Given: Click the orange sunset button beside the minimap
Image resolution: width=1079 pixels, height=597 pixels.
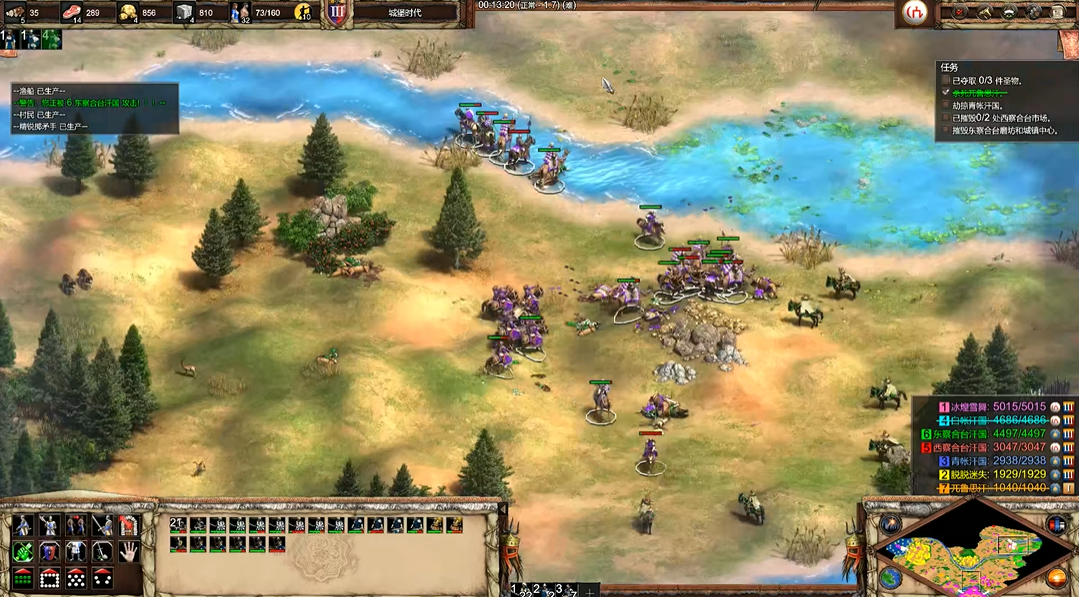Looking at the screenshot, I should [1058, 577].
